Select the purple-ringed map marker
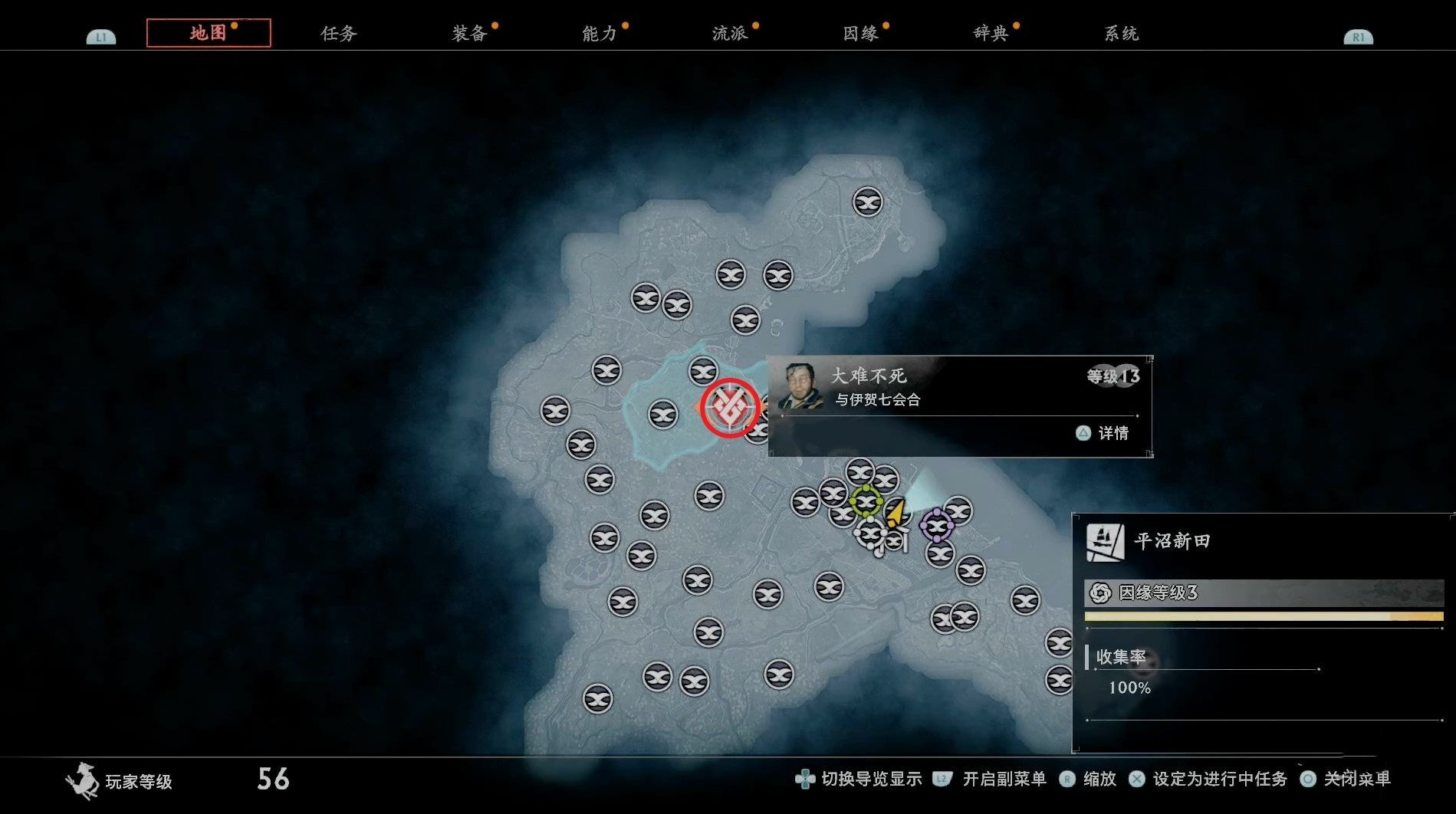The width and height of the screenshot is (1456, 814). tap(937, 526)
